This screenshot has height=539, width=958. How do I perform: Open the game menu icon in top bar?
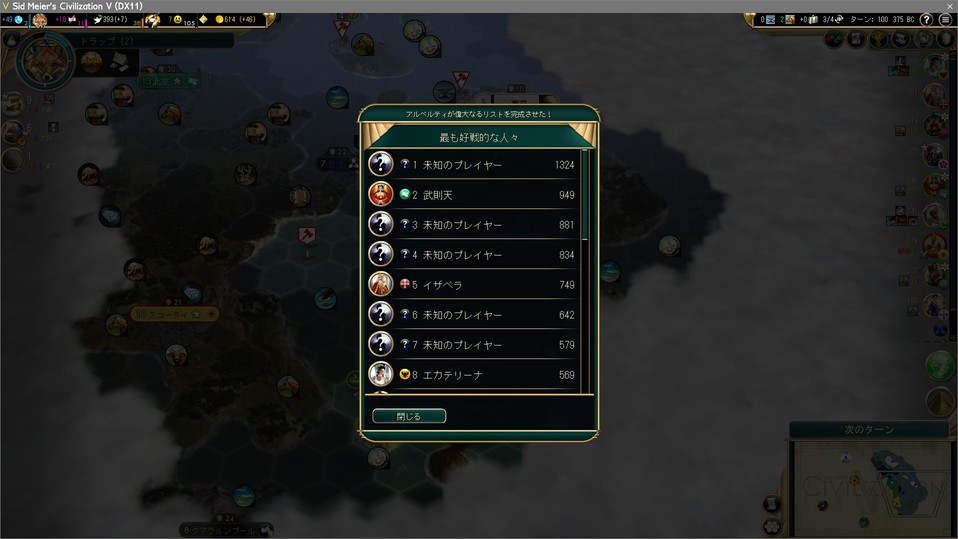[x=945, y=19]
